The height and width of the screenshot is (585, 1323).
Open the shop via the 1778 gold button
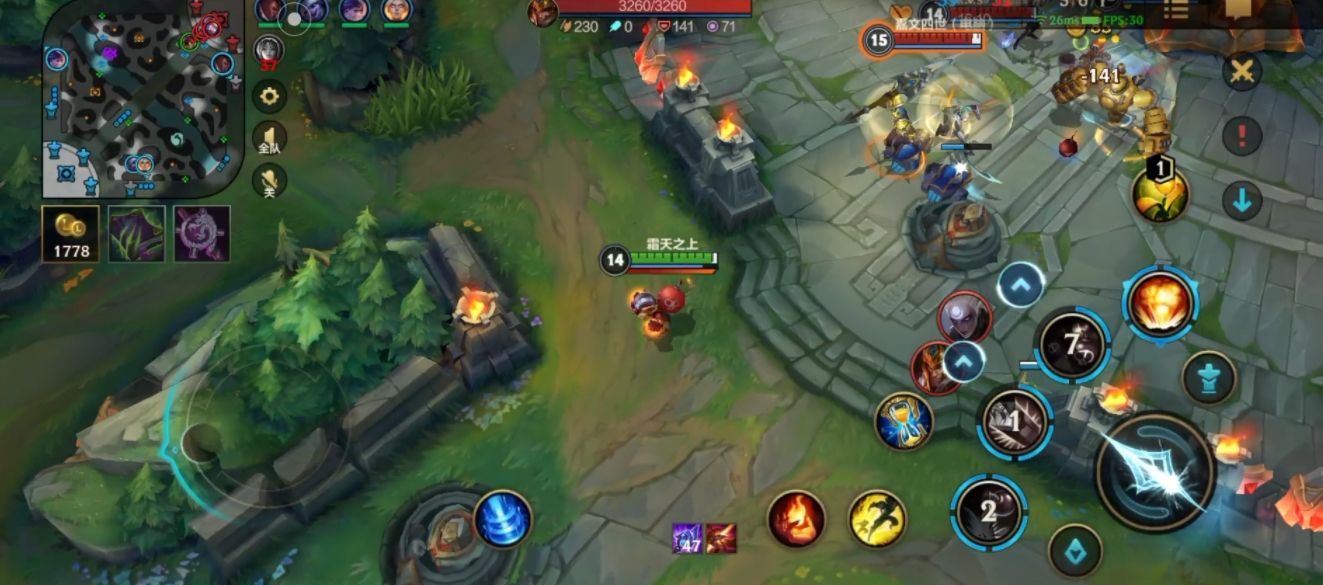[70, 233]
